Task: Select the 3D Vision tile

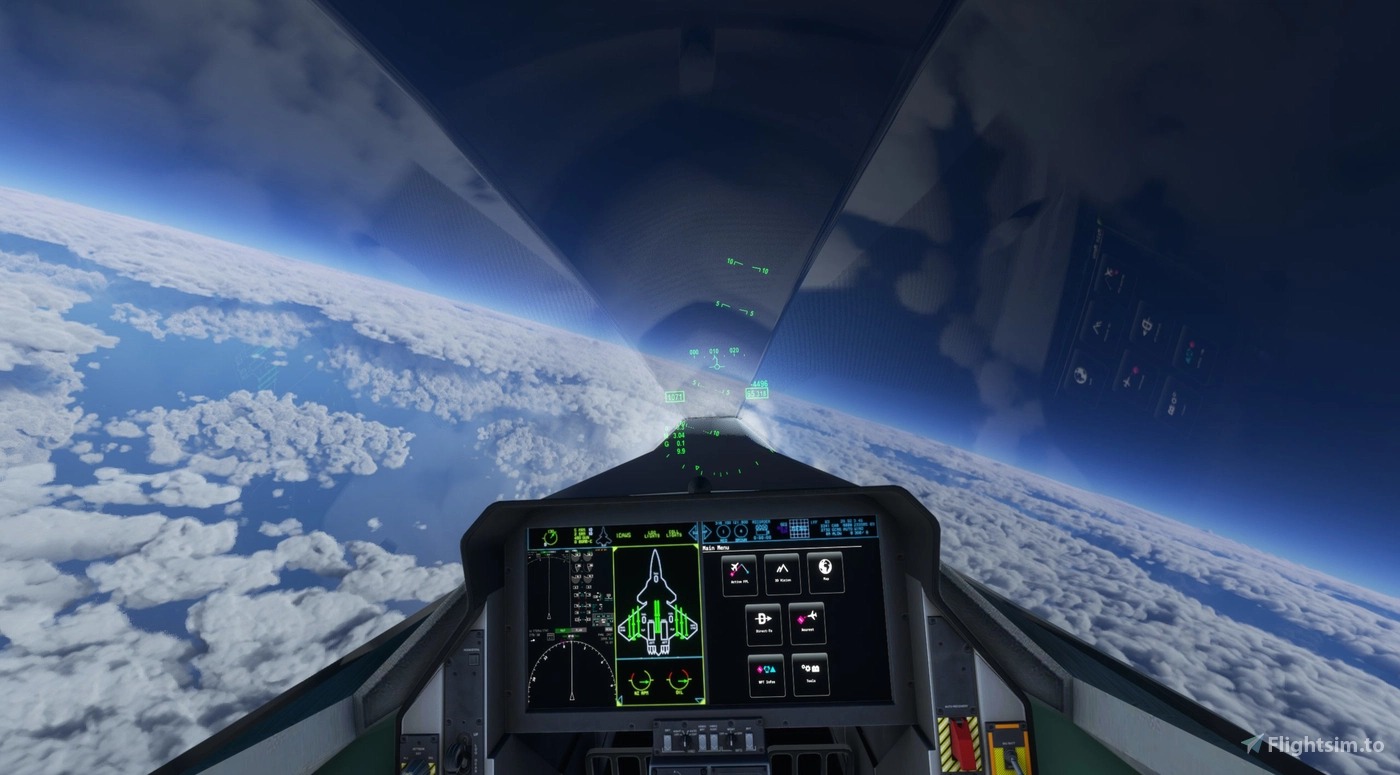Action: click(x=783, y=574)
